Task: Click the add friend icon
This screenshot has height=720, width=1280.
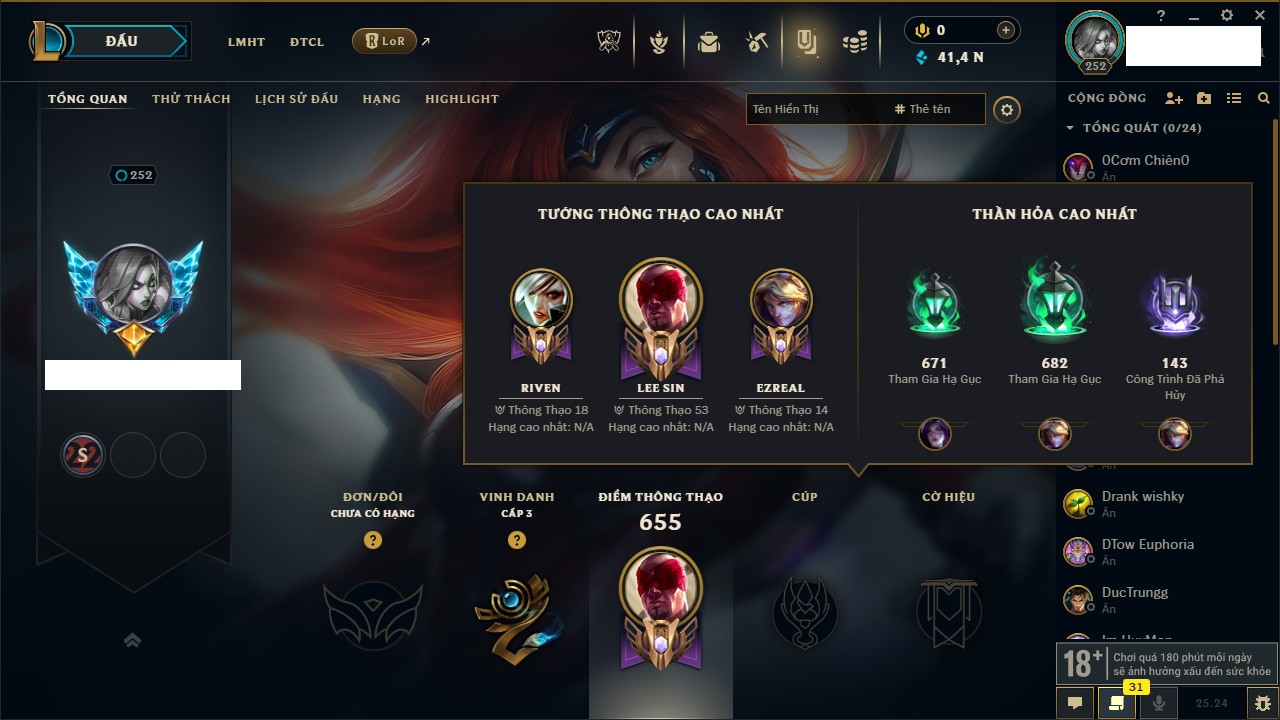Action: tap(1174, 98)
